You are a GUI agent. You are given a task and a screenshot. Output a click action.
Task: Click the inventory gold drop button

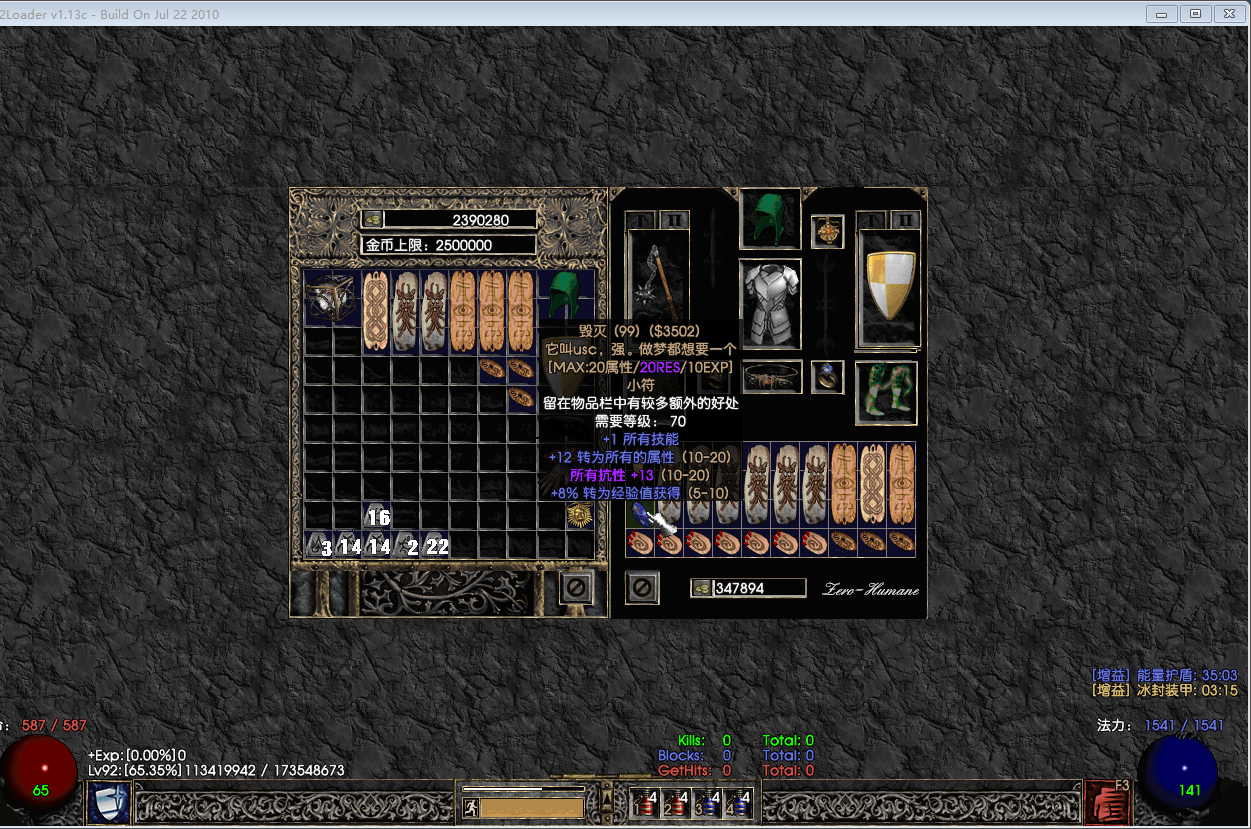pyautogui.click(x=703, y=588)
